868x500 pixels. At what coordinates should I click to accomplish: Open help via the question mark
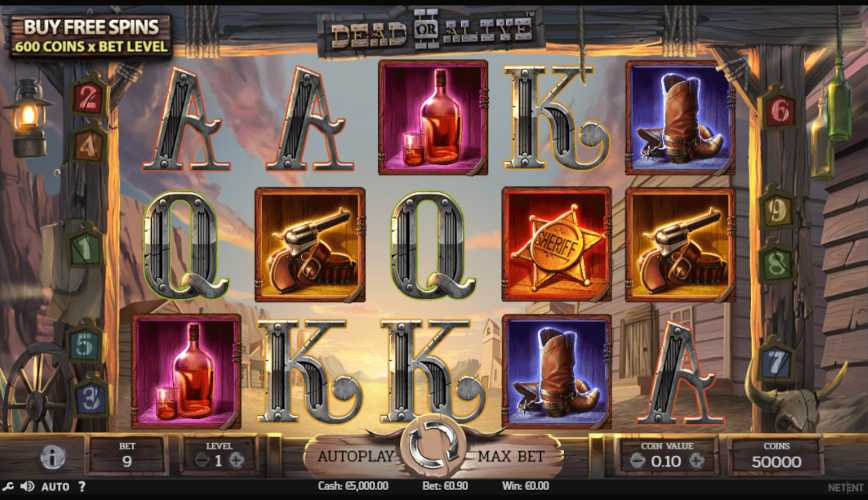click(x=82, y=487)
